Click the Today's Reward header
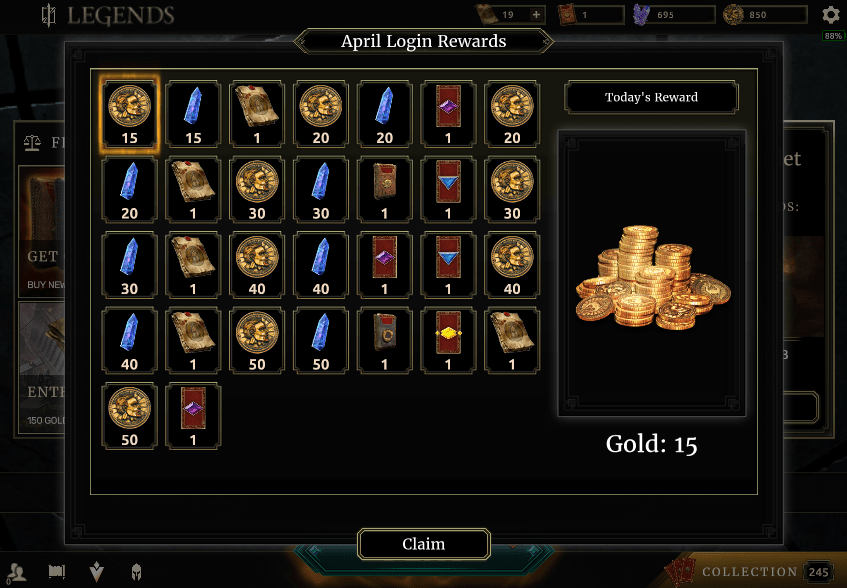This screenshot has width=847, height=588. click(651, 97)
